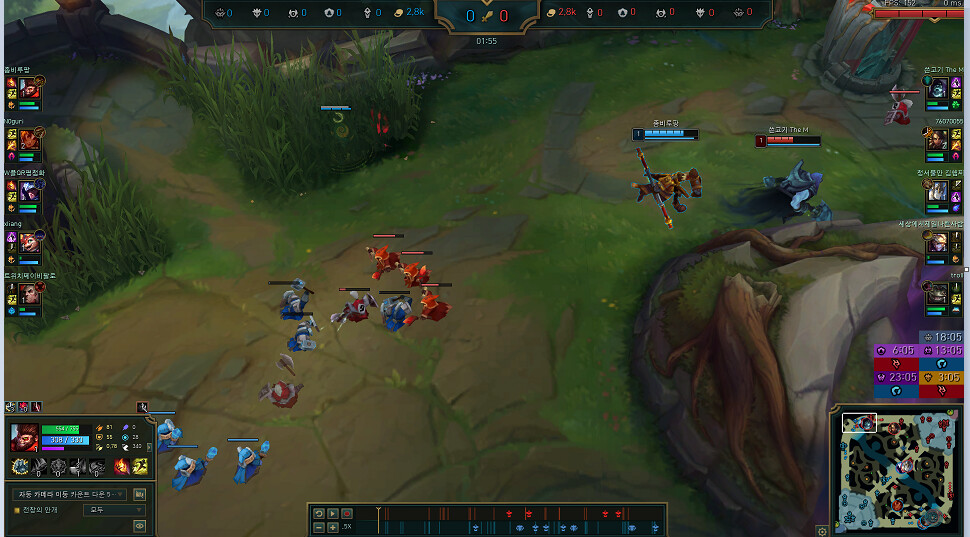This screenshot has width=970, height=537.
Task: Select the Flash summoner spell icon
Action: pos(140,466)
